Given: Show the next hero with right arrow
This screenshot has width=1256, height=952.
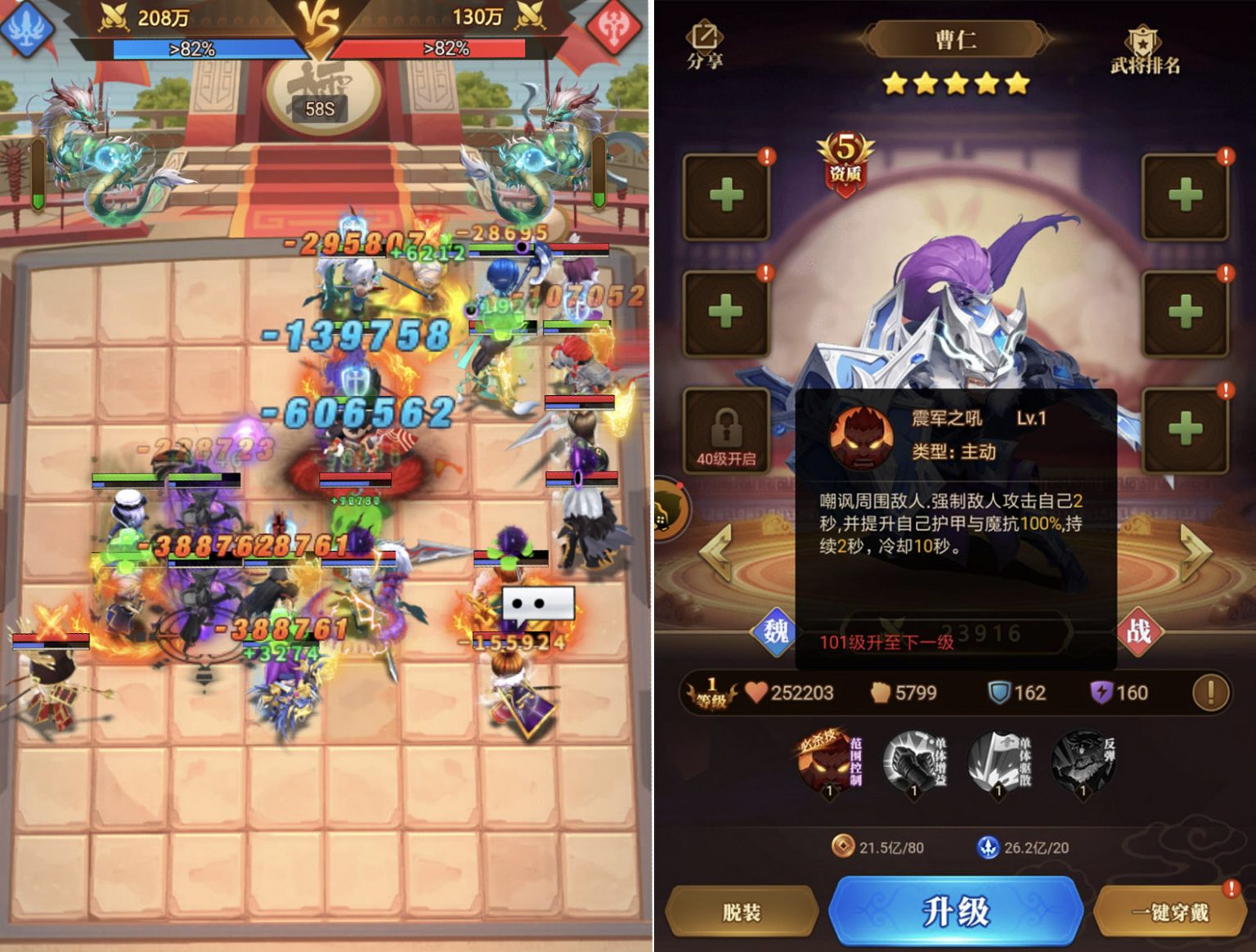Looking at the screenshot, I should (x=1195, y=553).
